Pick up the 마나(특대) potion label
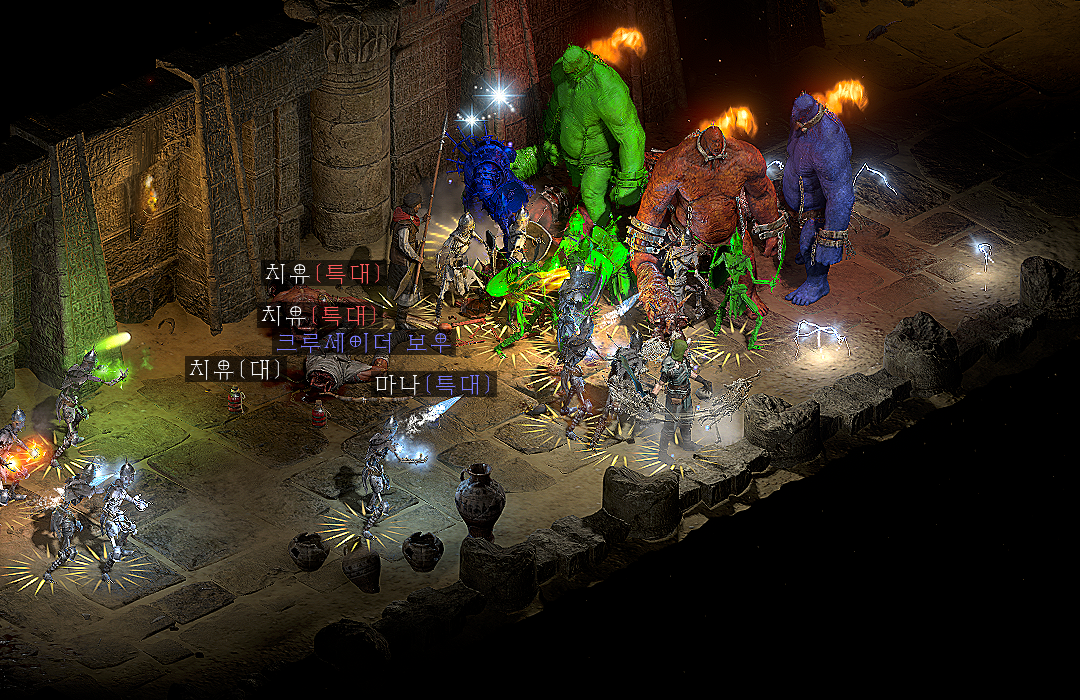The height and width of the screenshot is (700, 1080). [x=435, y=383]
